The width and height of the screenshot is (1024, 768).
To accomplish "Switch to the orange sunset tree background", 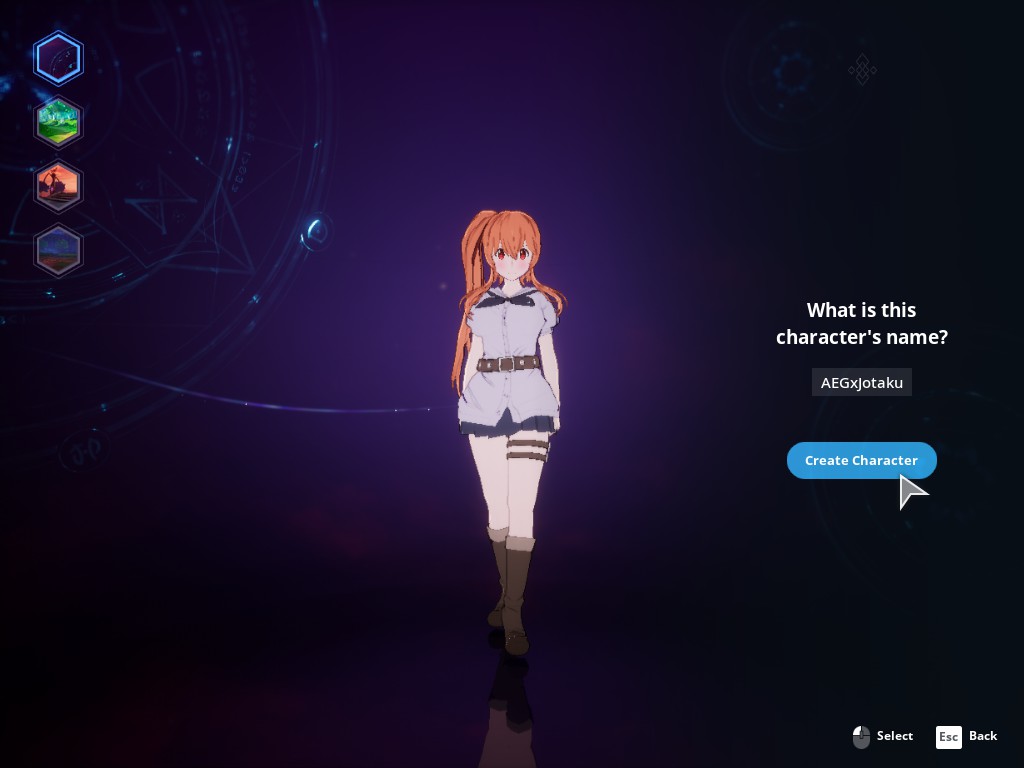I will click(x=58, y=186).
